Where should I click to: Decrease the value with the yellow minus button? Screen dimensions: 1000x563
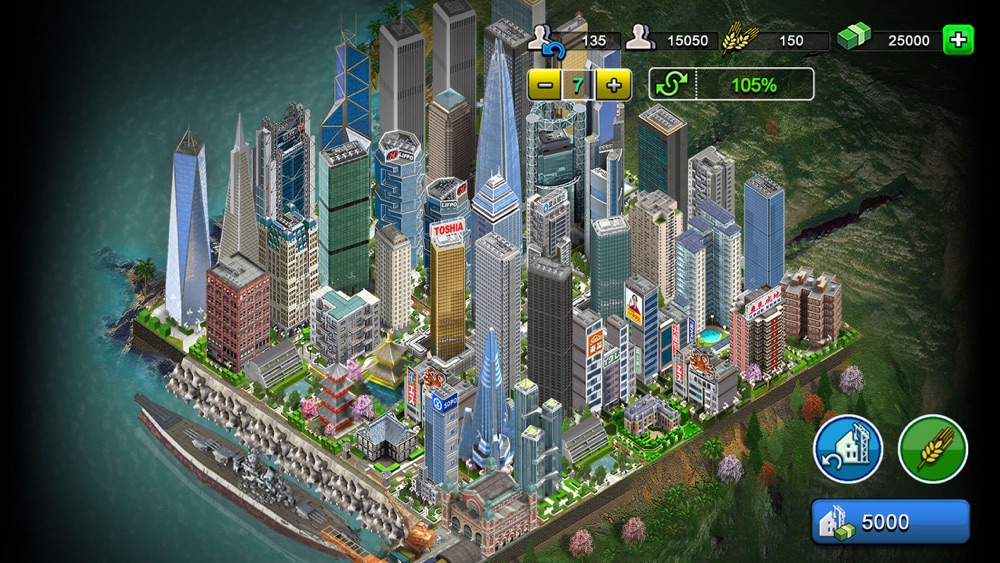click(x=545, y=85)
